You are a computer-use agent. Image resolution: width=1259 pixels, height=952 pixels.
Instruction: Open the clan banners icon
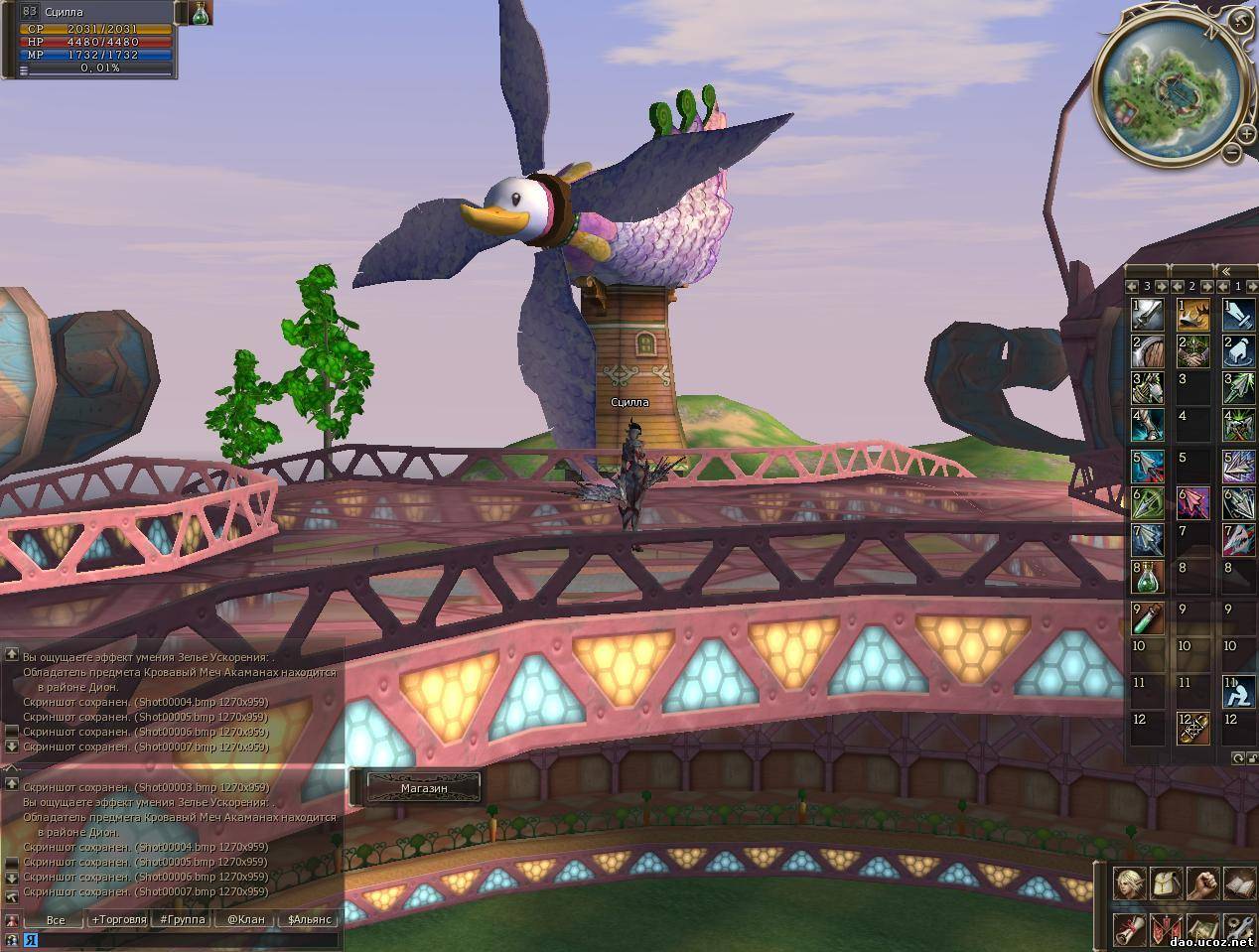coord(1166,929)
